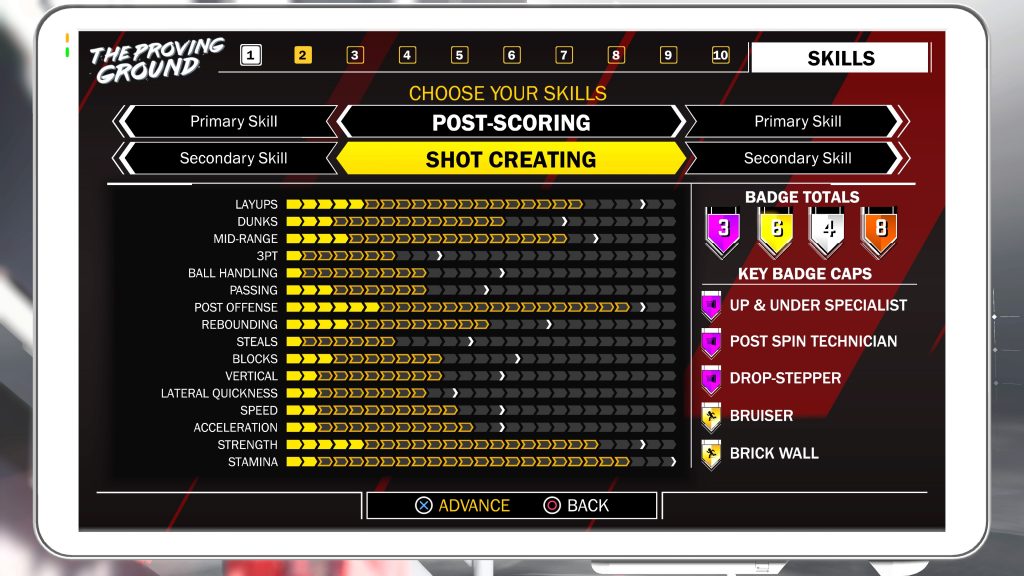Image resolution: width=1024 pixels, height=576 pixels.
Task: Select the Post Offense attribute row
Action: (480, 307)
